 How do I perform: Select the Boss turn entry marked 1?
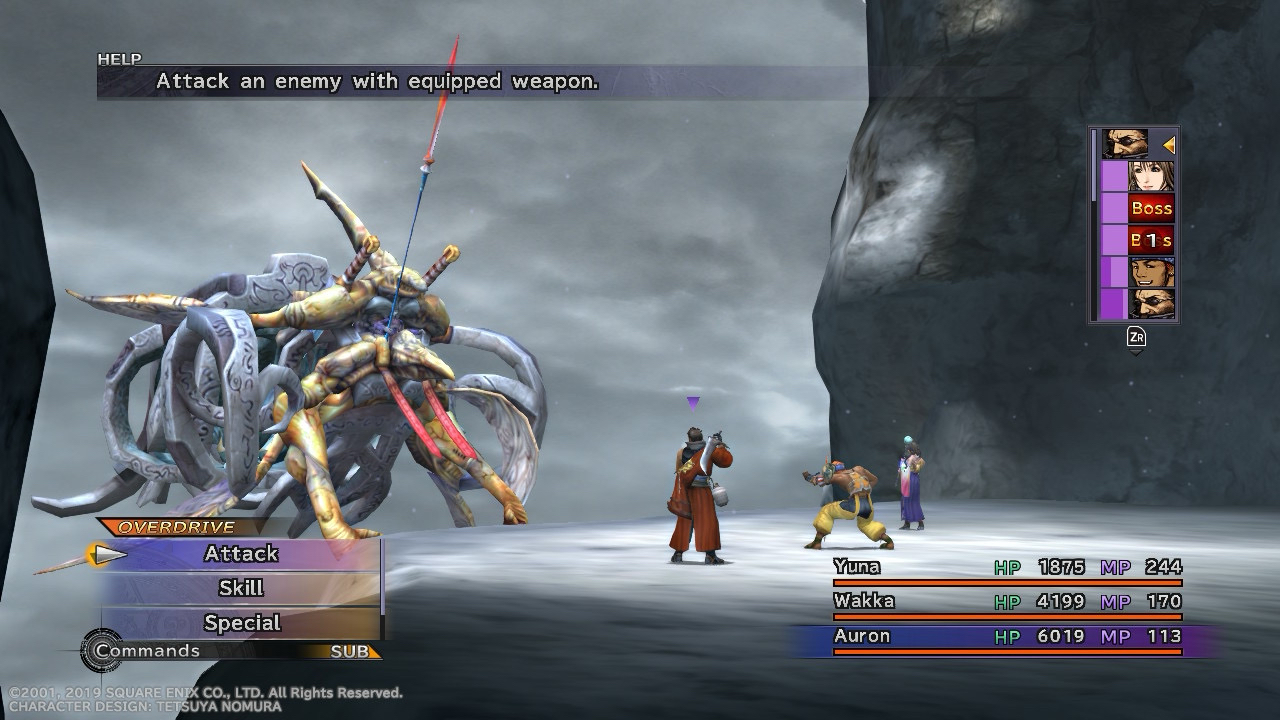(x=1151, y=240)
